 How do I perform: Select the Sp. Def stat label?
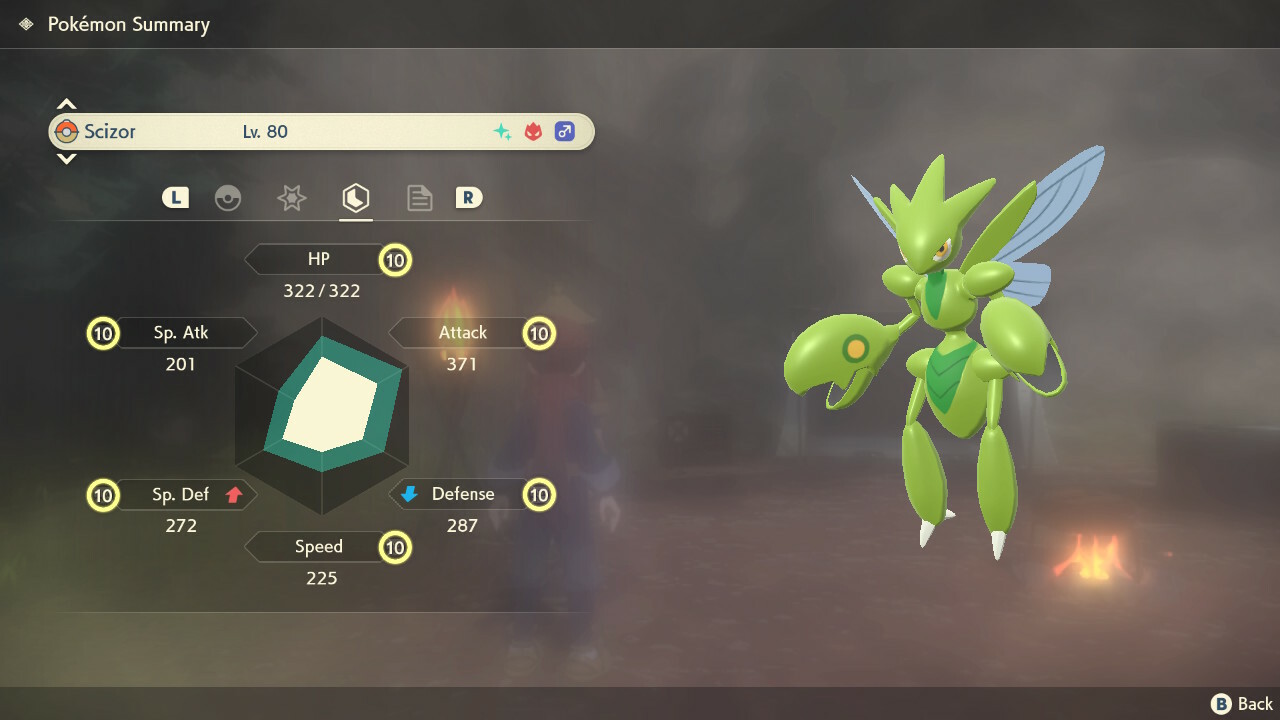pyautogui.click(x=181, y=494)
